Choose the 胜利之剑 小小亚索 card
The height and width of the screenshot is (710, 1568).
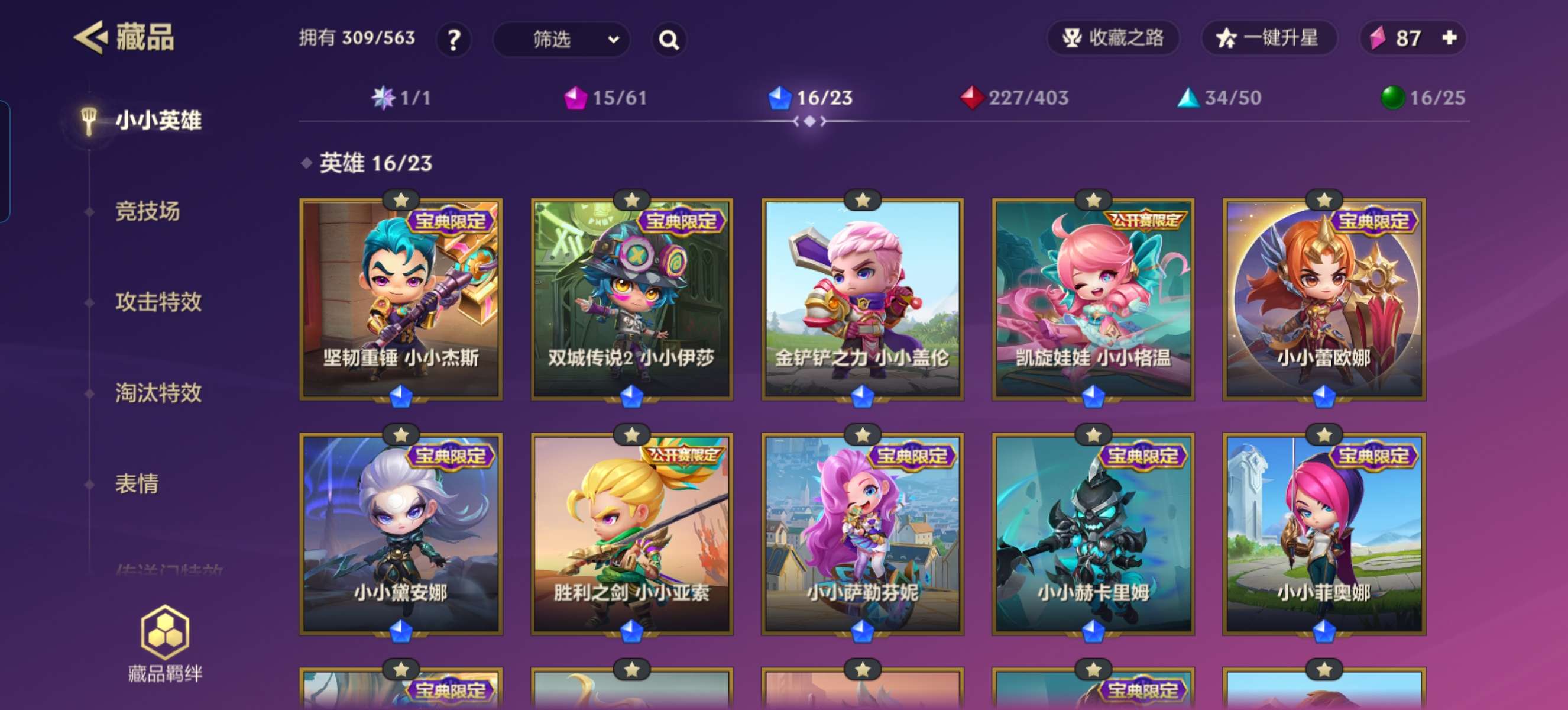tap(632, 534)
